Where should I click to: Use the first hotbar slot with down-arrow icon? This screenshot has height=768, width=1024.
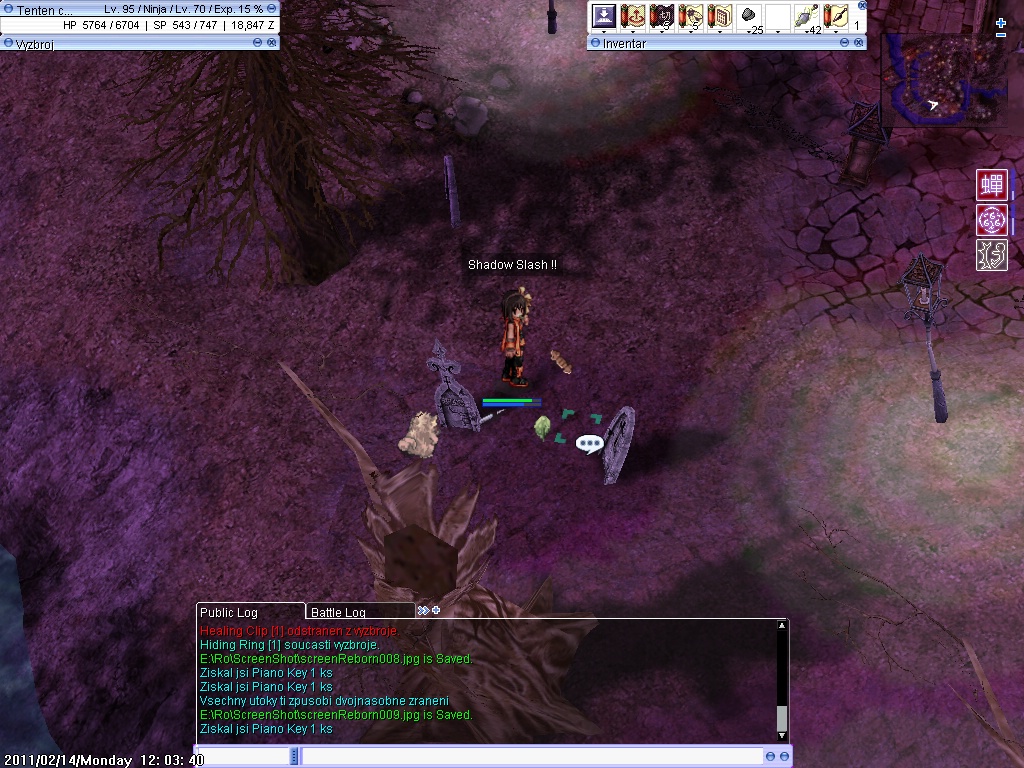603,16
